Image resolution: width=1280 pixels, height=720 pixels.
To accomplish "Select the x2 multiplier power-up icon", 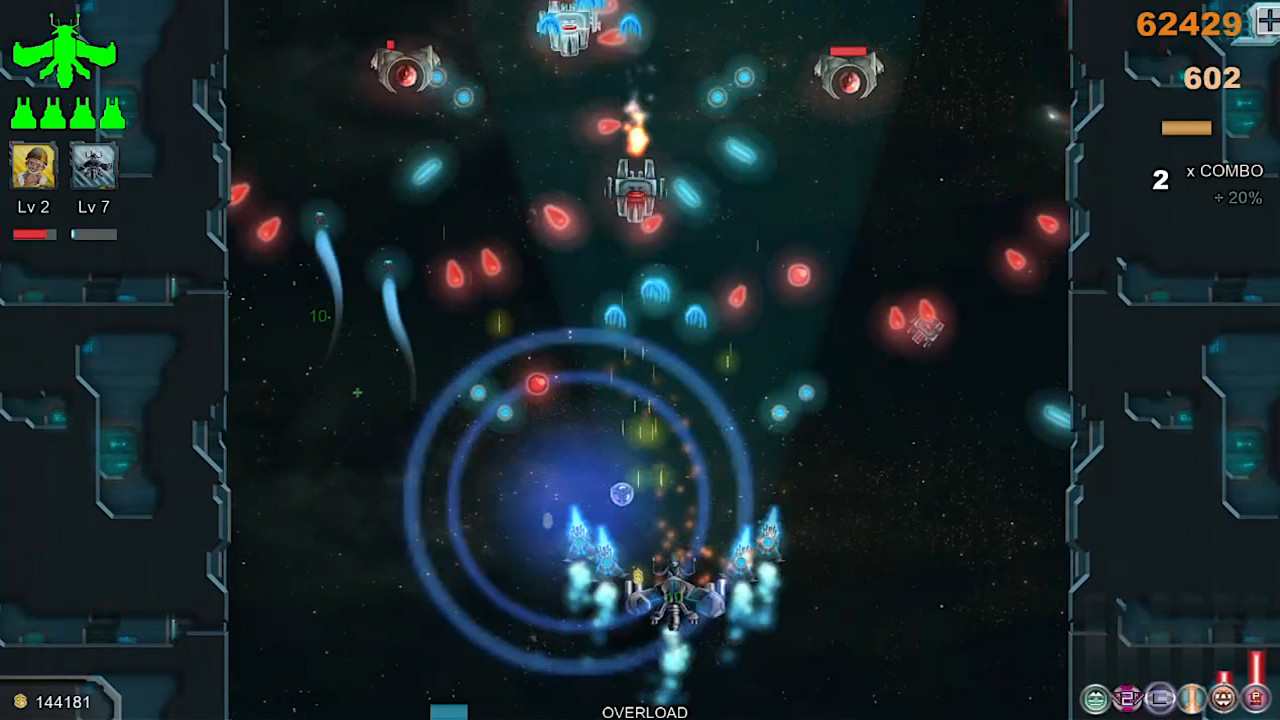I will pyautogui.click(x=1125, y=698).
